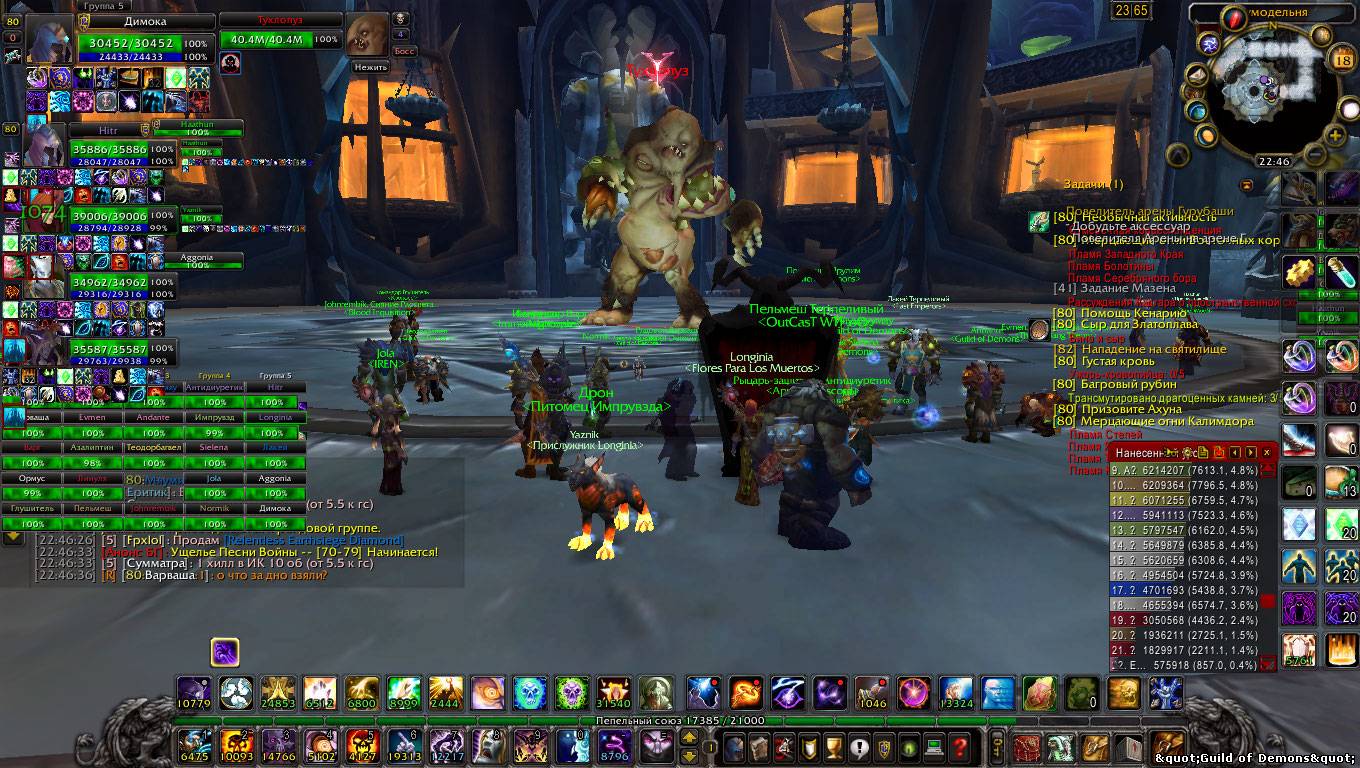Open the main backpack bag slot
Screen dimensions: 1360x768
pyautogui.click(x=1167, y=746)
